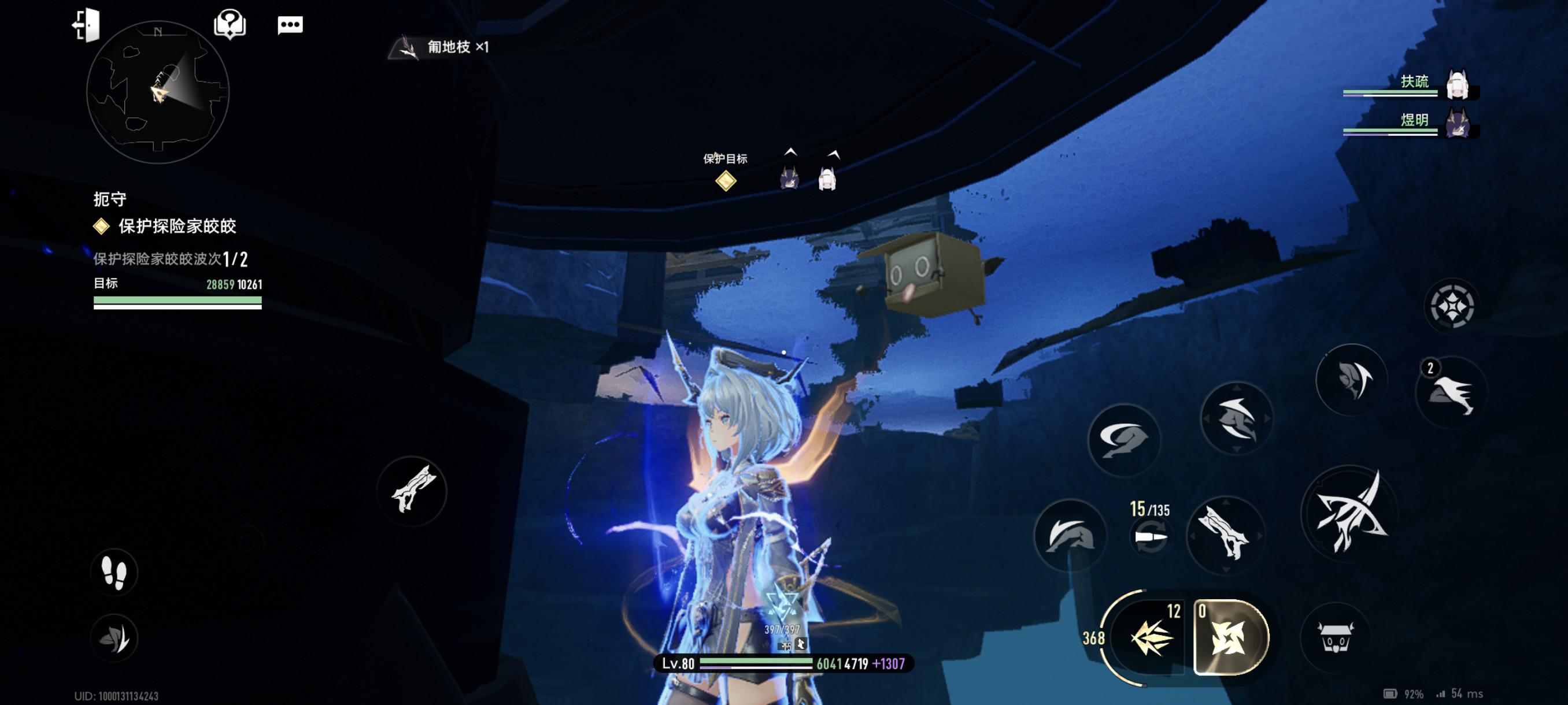This screenshot has width=1568, height=705.
Task: Activate the targeting lock-on reticle button
Action: pos(1452,306)
